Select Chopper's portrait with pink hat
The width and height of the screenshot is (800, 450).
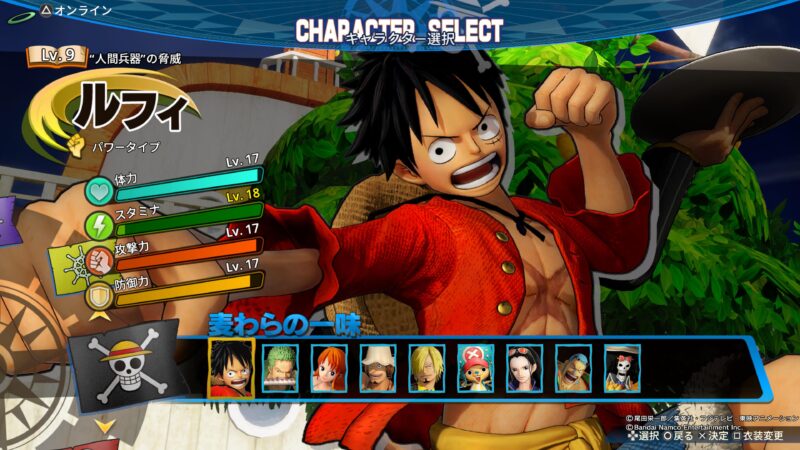pos(476,368)
